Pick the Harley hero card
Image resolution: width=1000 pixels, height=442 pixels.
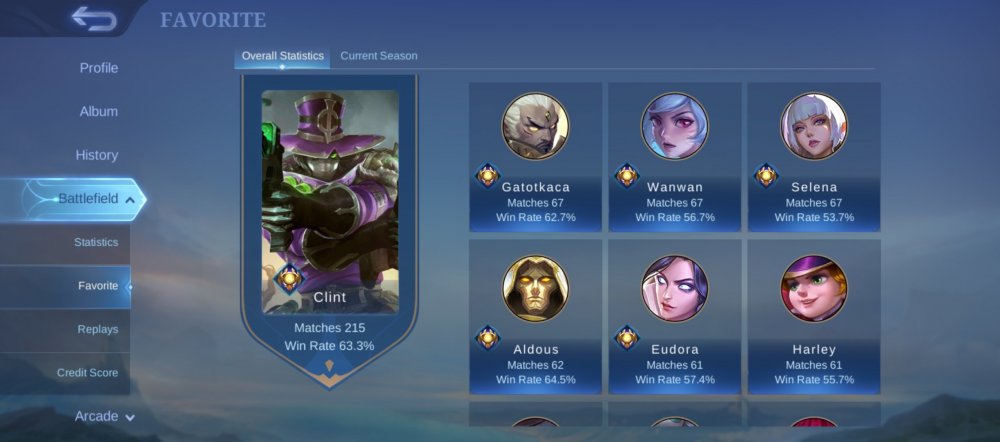coord(814,318)
